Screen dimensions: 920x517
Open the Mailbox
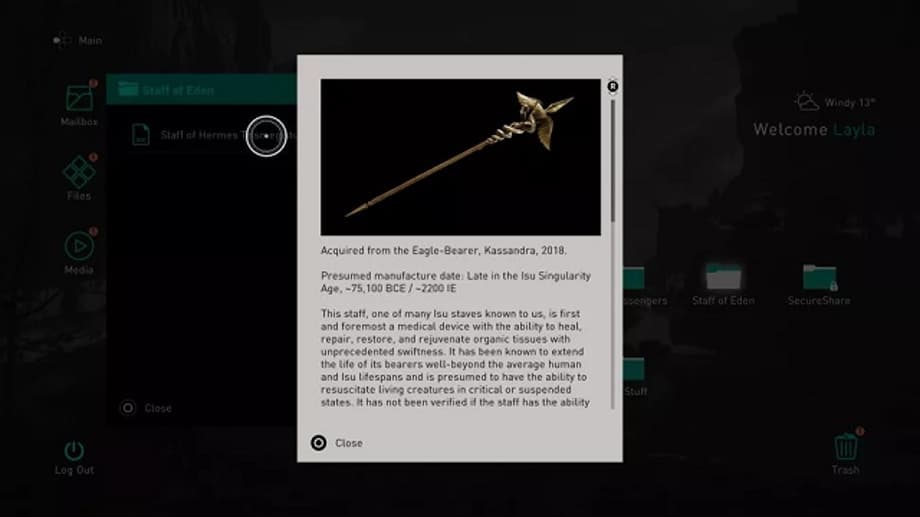tap(79, 100)
